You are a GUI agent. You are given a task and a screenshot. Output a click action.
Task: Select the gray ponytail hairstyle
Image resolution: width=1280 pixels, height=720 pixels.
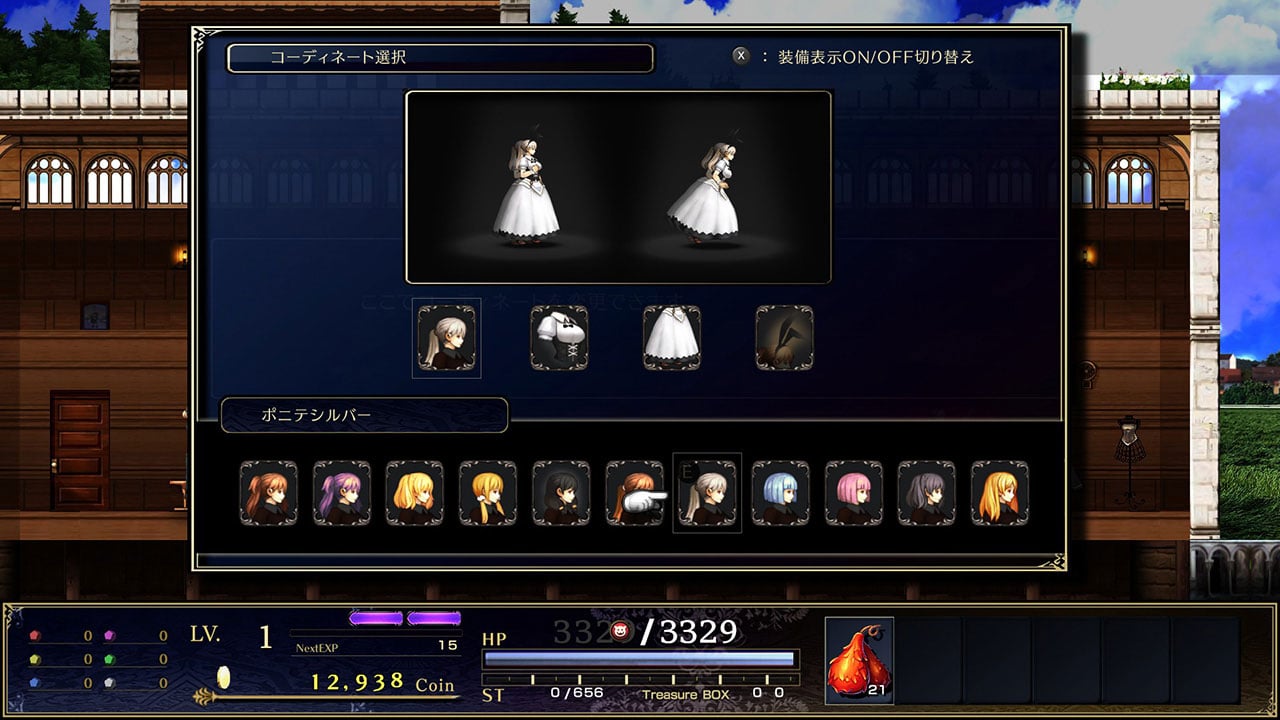click(x=926, y=493)
